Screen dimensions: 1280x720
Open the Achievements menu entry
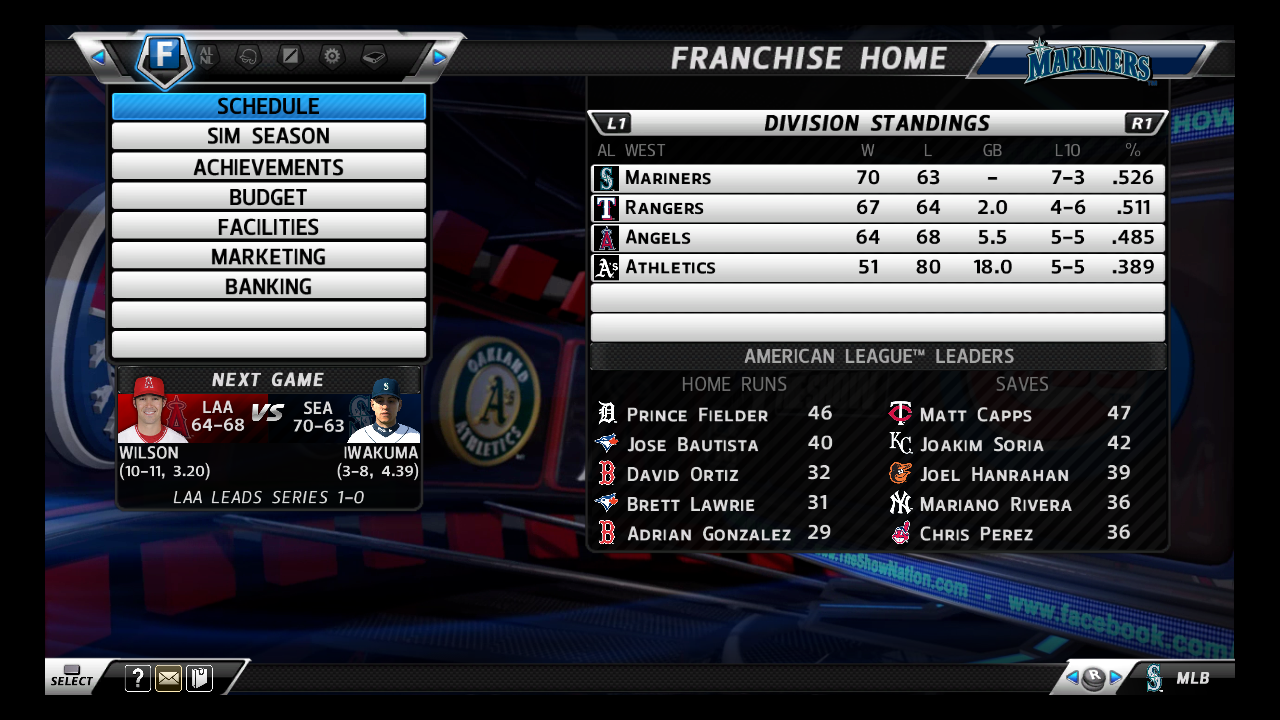click(x=268, y=167)
